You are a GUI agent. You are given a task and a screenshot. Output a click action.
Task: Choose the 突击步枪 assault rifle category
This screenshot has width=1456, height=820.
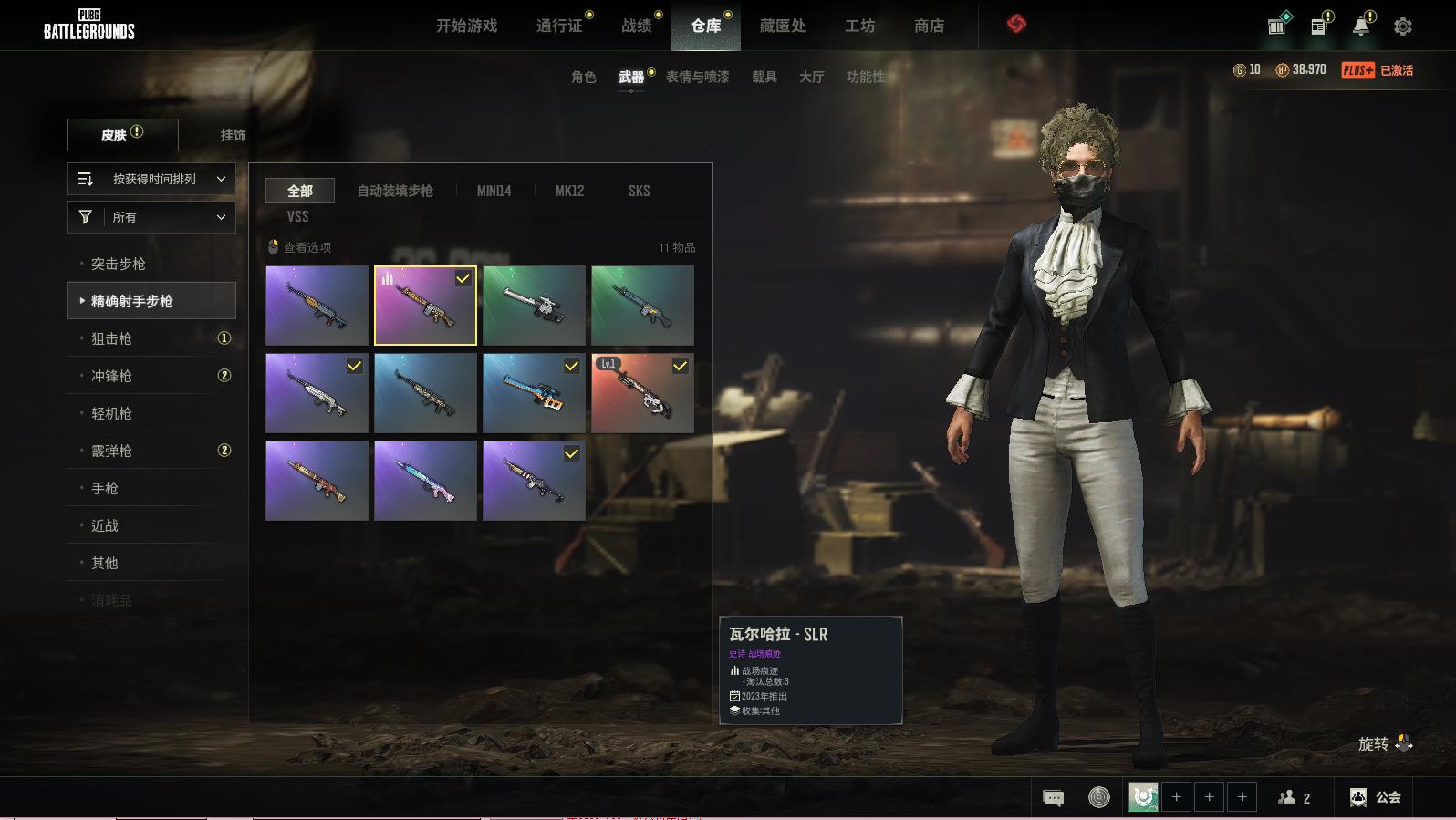pos(119,264)
